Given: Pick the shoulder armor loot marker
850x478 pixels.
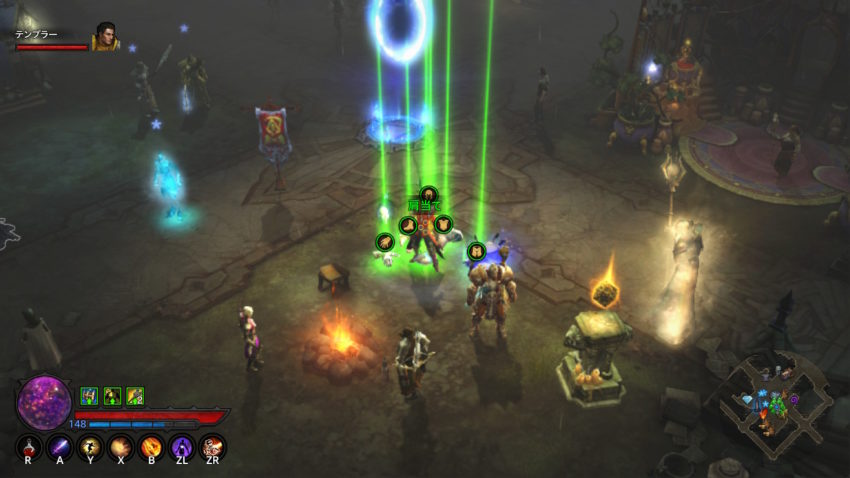Looking at the screenshot, I should click(x=428, y=194).
